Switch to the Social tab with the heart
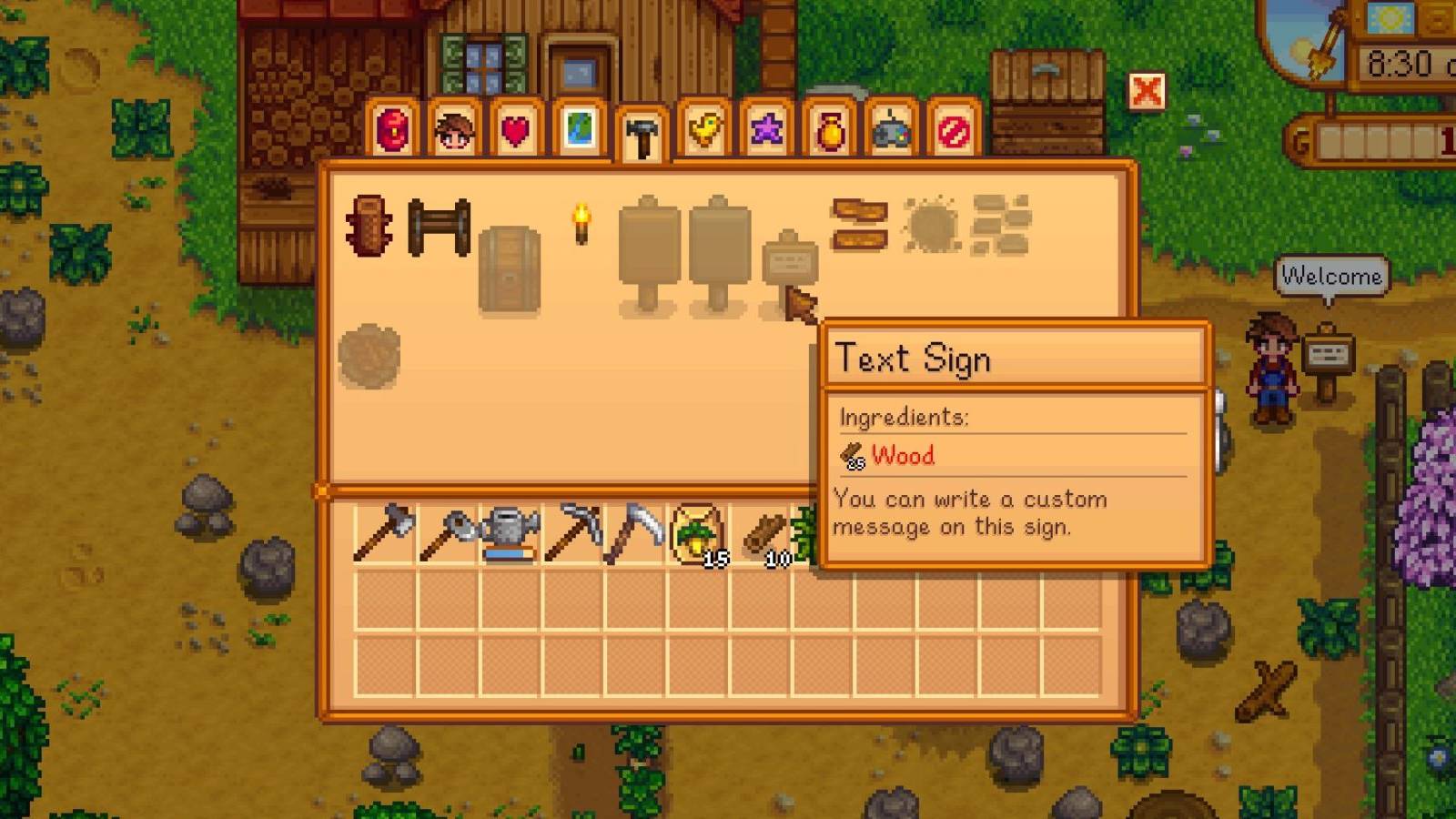Image resolution: width=1456 pixels, height=819 pixels. click(x=516, y=132)
